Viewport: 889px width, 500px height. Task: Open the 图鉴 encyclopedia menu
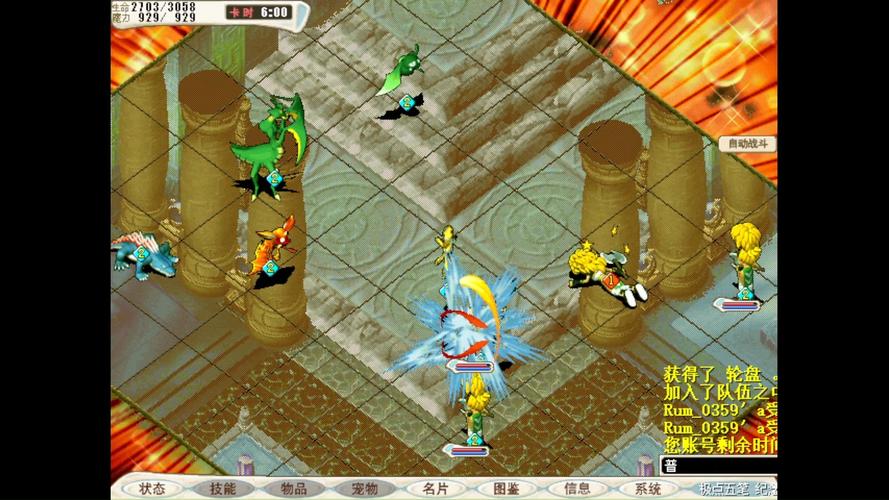[x=506, y=489]
